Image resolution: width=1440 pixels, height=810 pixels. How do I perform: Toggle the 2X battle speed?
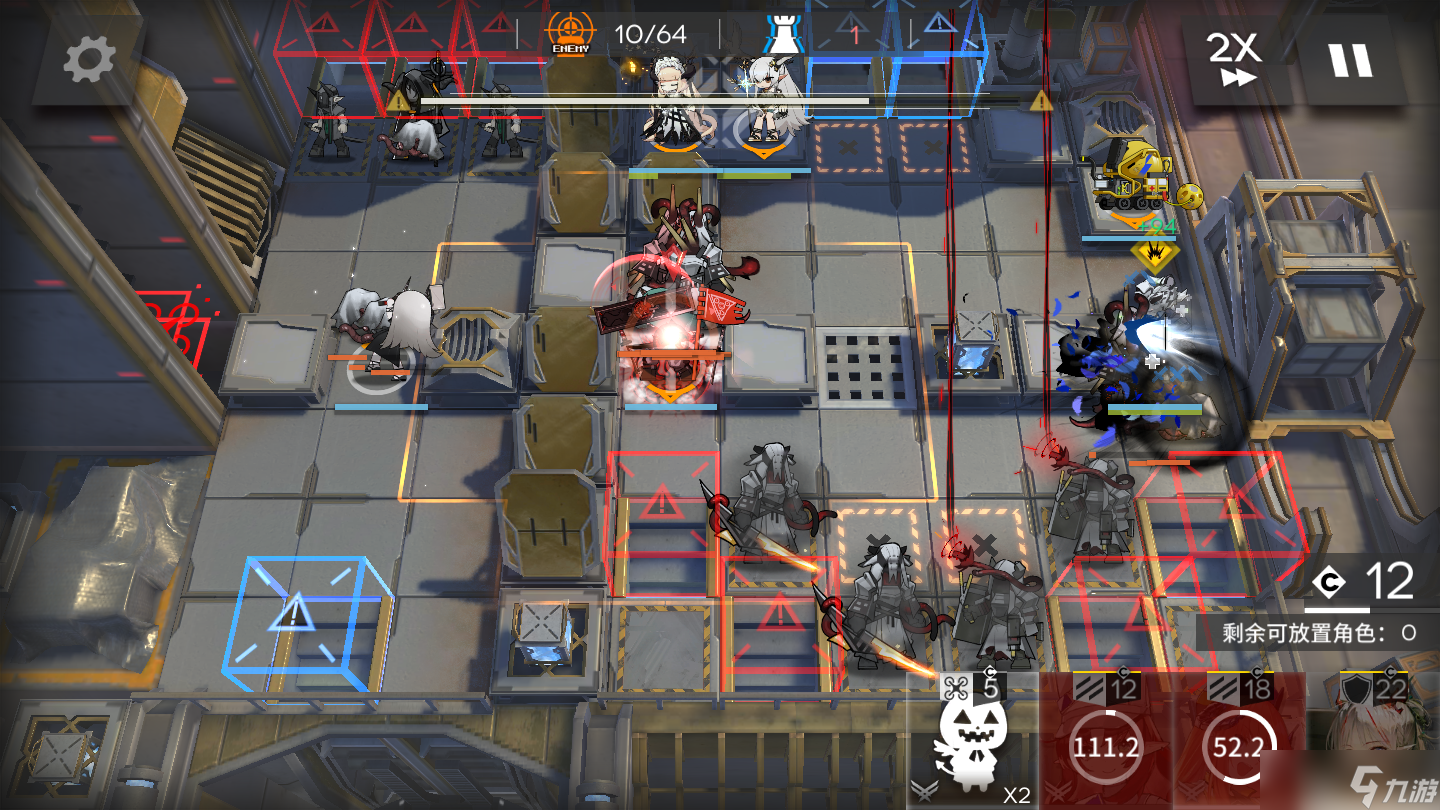point(1236,60)
